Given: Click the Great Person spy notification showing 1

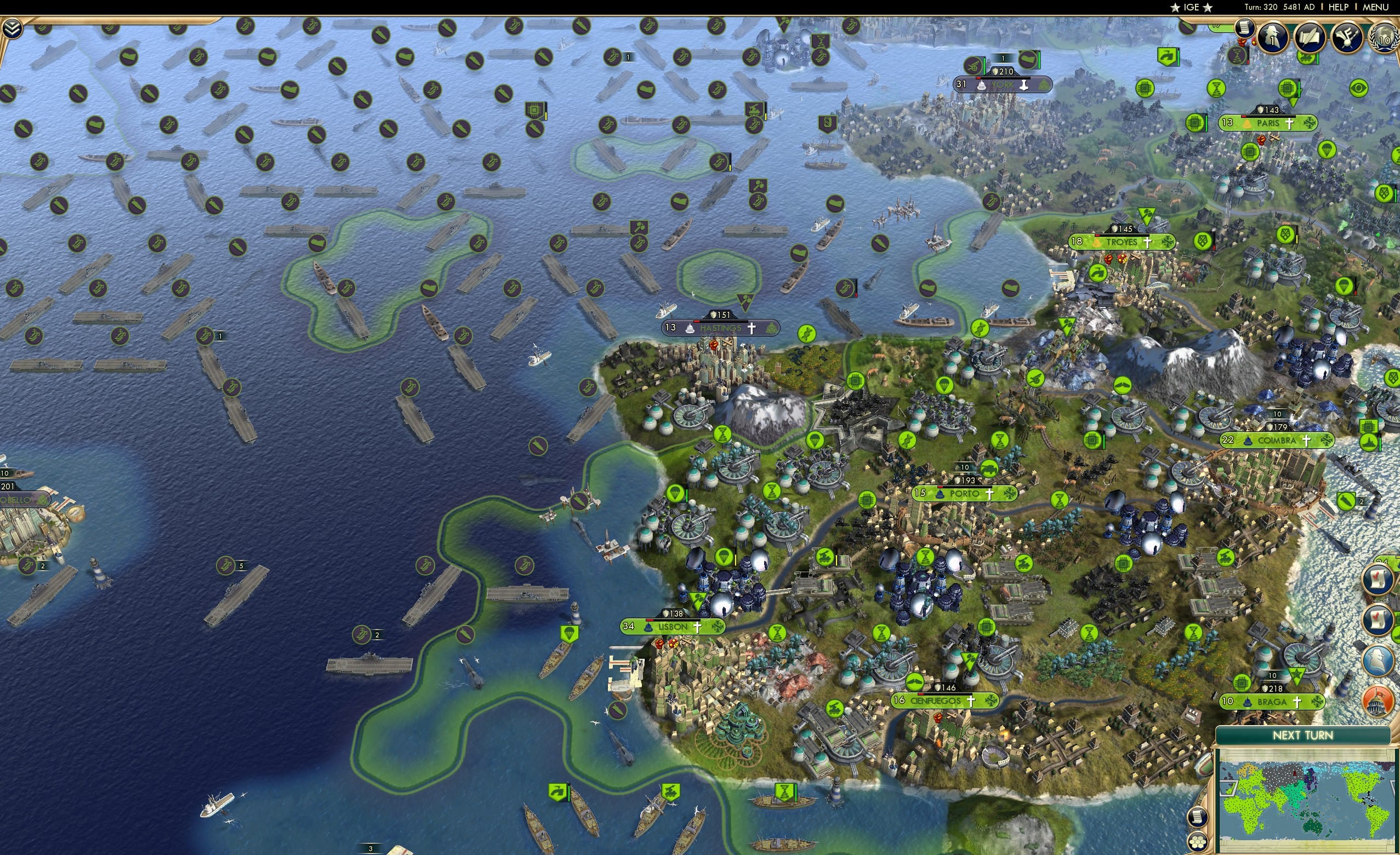Looking at the screenshot, I should coord(1273,36).
